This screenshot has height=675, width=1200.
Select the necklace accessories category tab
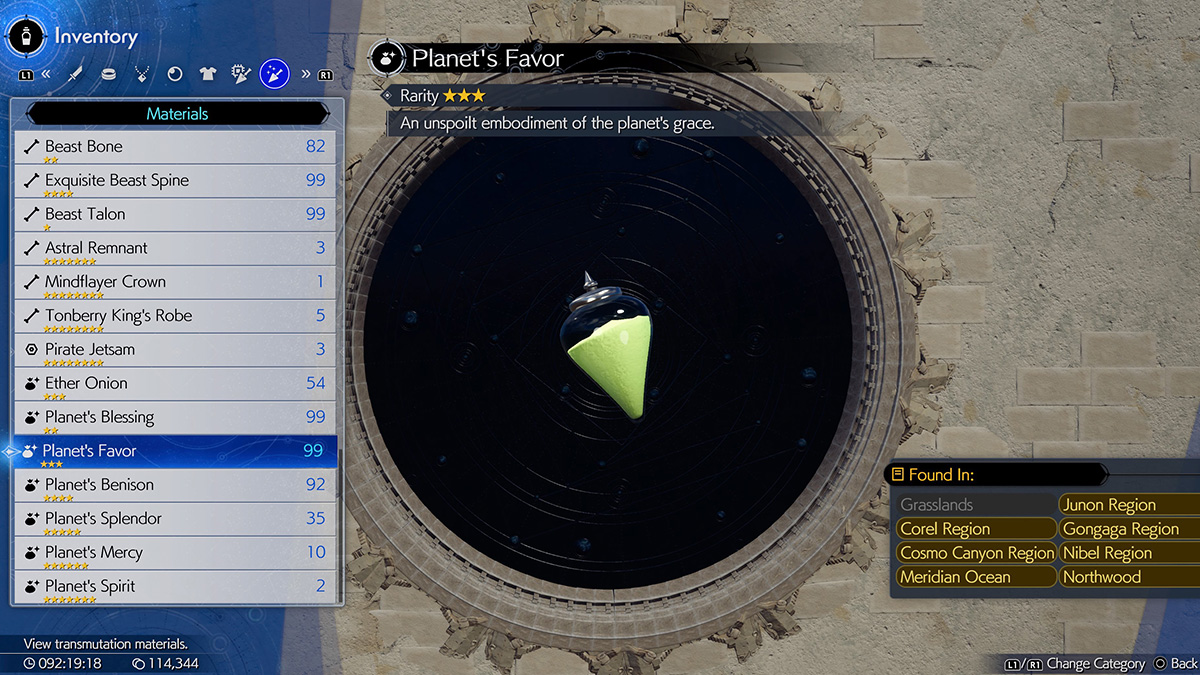142,74
